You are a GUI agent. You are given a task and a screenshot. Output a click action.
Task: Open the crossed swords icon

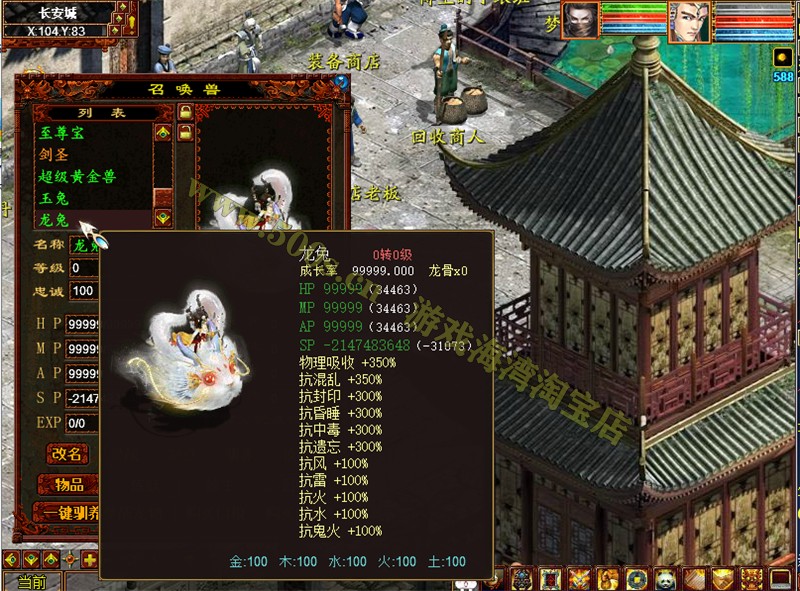pyautogui.click(x=579, y=578)
